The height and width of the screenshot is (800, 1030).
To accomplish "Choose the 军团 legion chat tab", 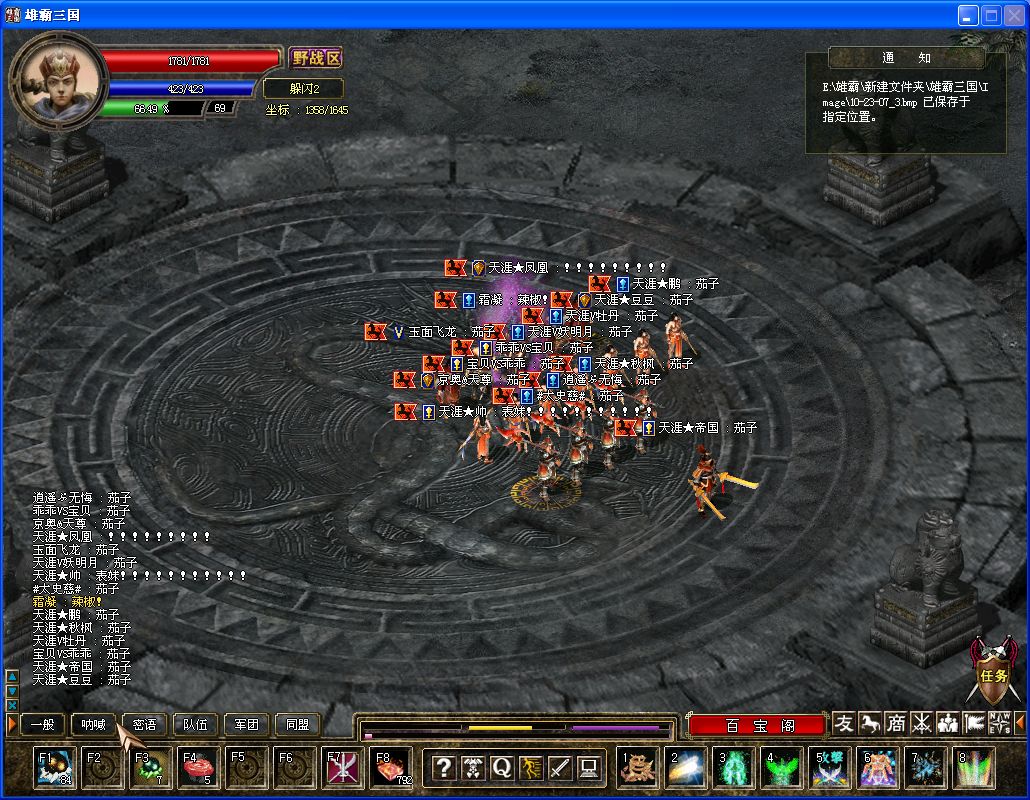I will coord(246,725).
